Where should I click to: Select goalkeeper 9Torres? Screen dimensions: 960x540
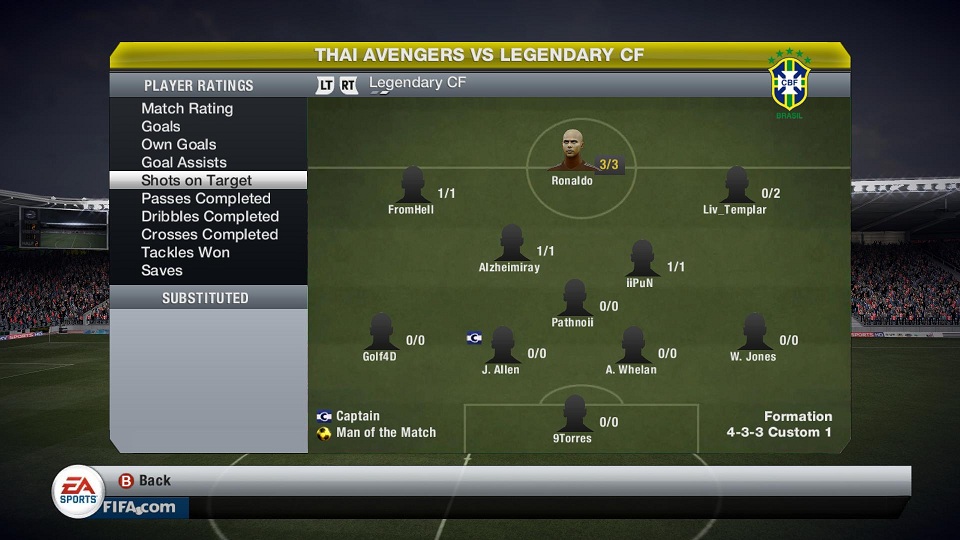click(573, 414)
